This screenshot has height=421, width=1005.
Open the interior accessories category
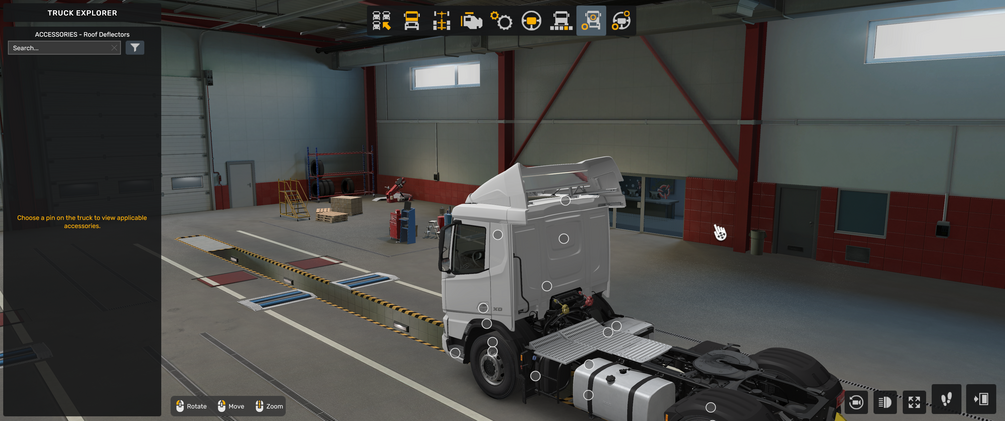point(621,21)
